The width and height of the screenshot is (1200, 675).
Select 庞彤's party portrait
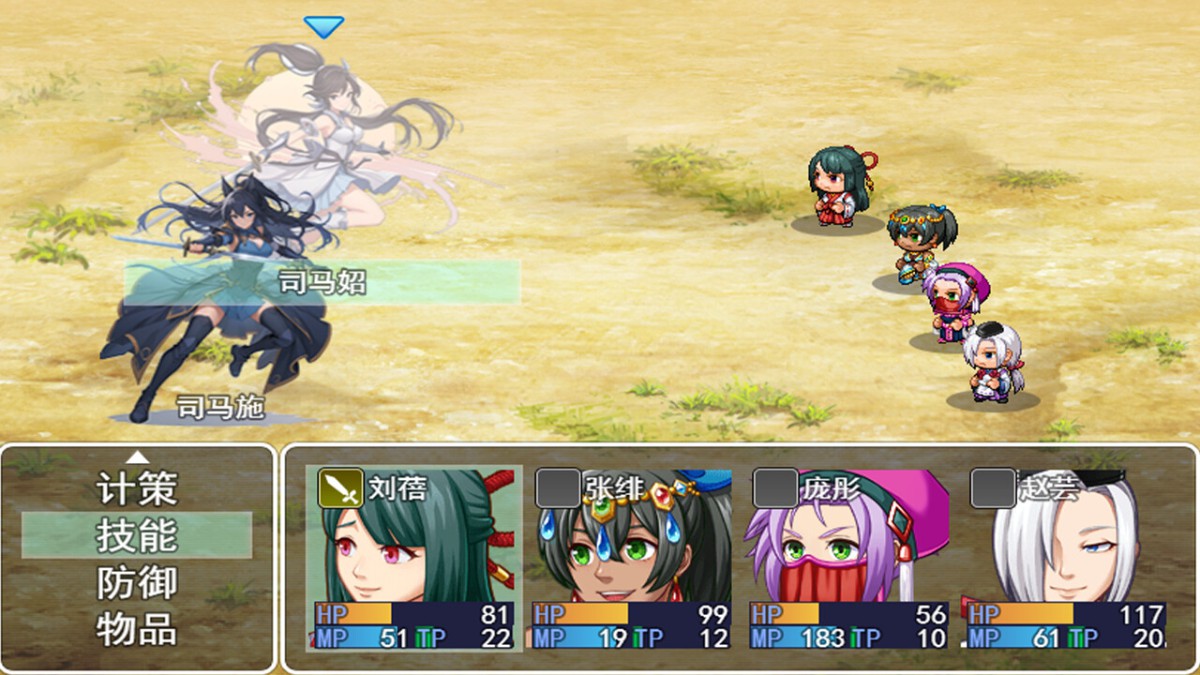click(849, 545)
